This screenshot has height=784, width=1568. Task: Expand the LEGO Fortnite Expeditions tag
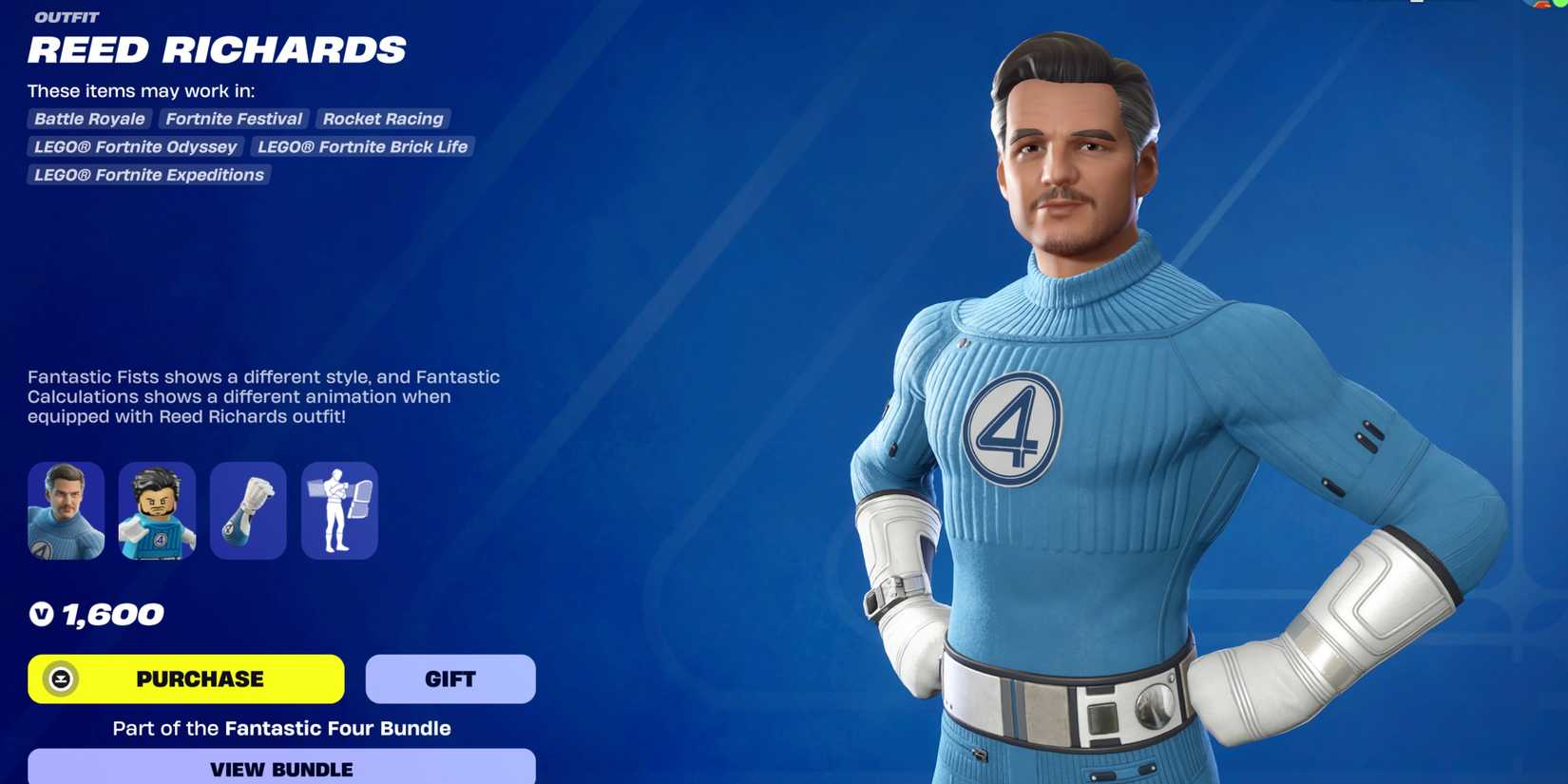(x=147, y=175)
